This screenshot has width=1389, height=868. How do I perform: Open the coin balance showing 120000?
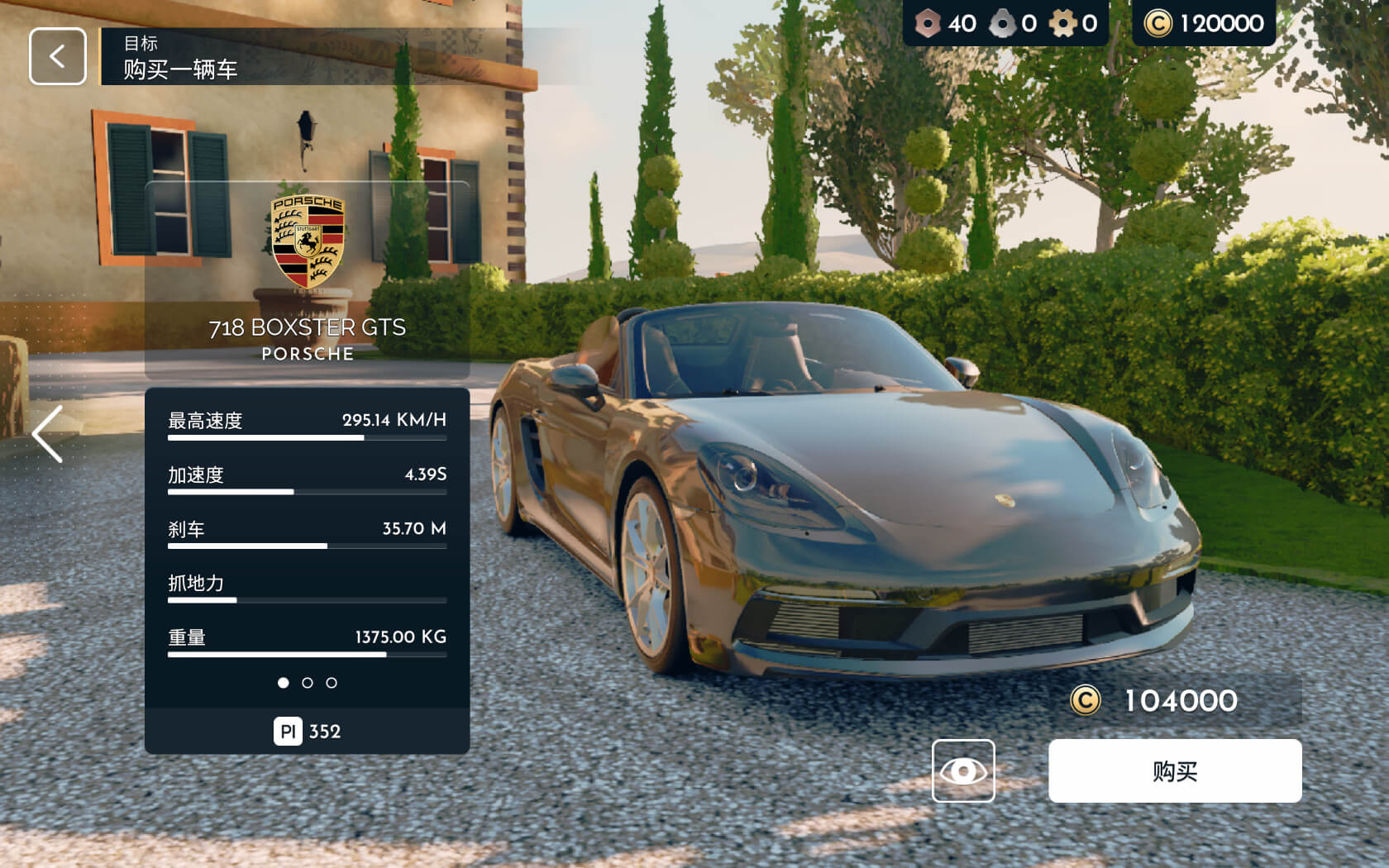tap(1200, 24)
